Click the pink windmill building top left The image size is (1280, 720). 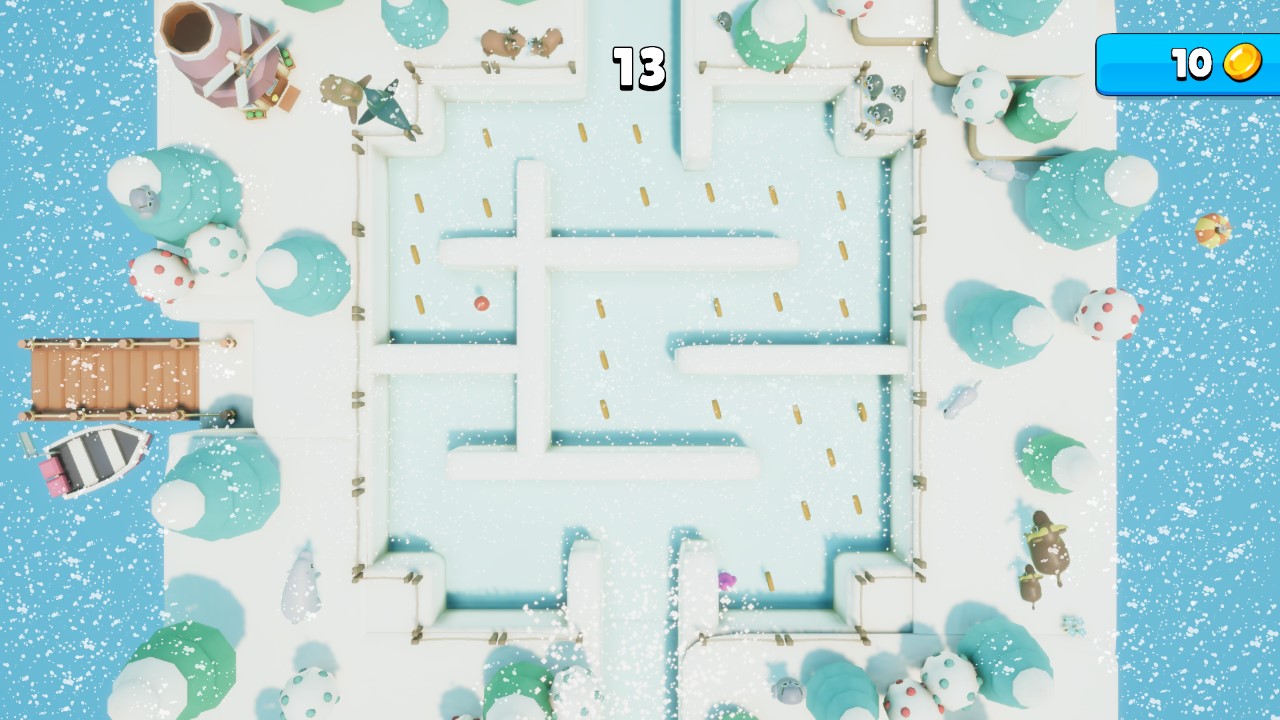tap(222, 60)
